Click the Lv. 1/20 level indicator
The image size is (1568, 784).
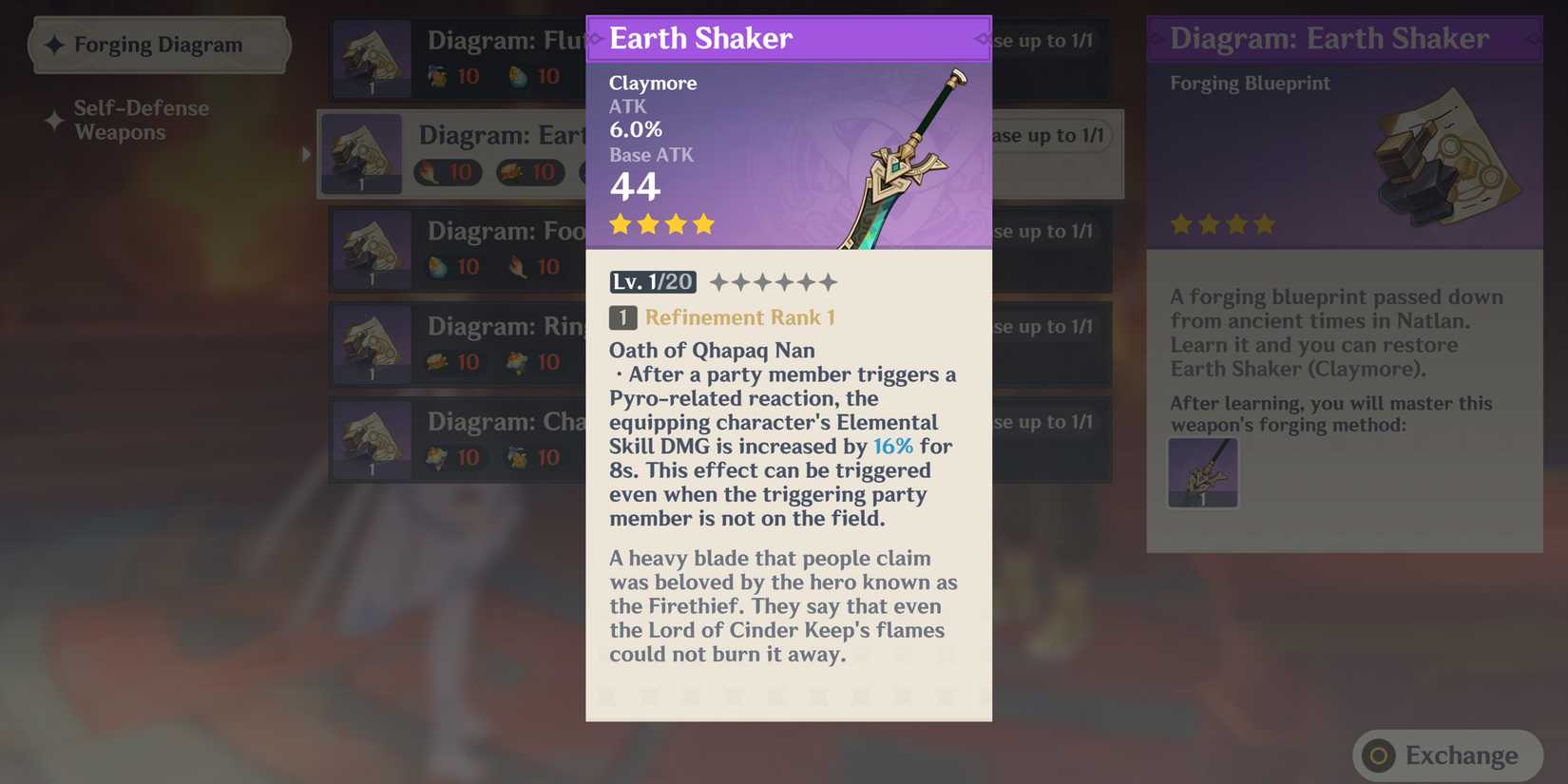pyautogui.click(x=652, y=281)
